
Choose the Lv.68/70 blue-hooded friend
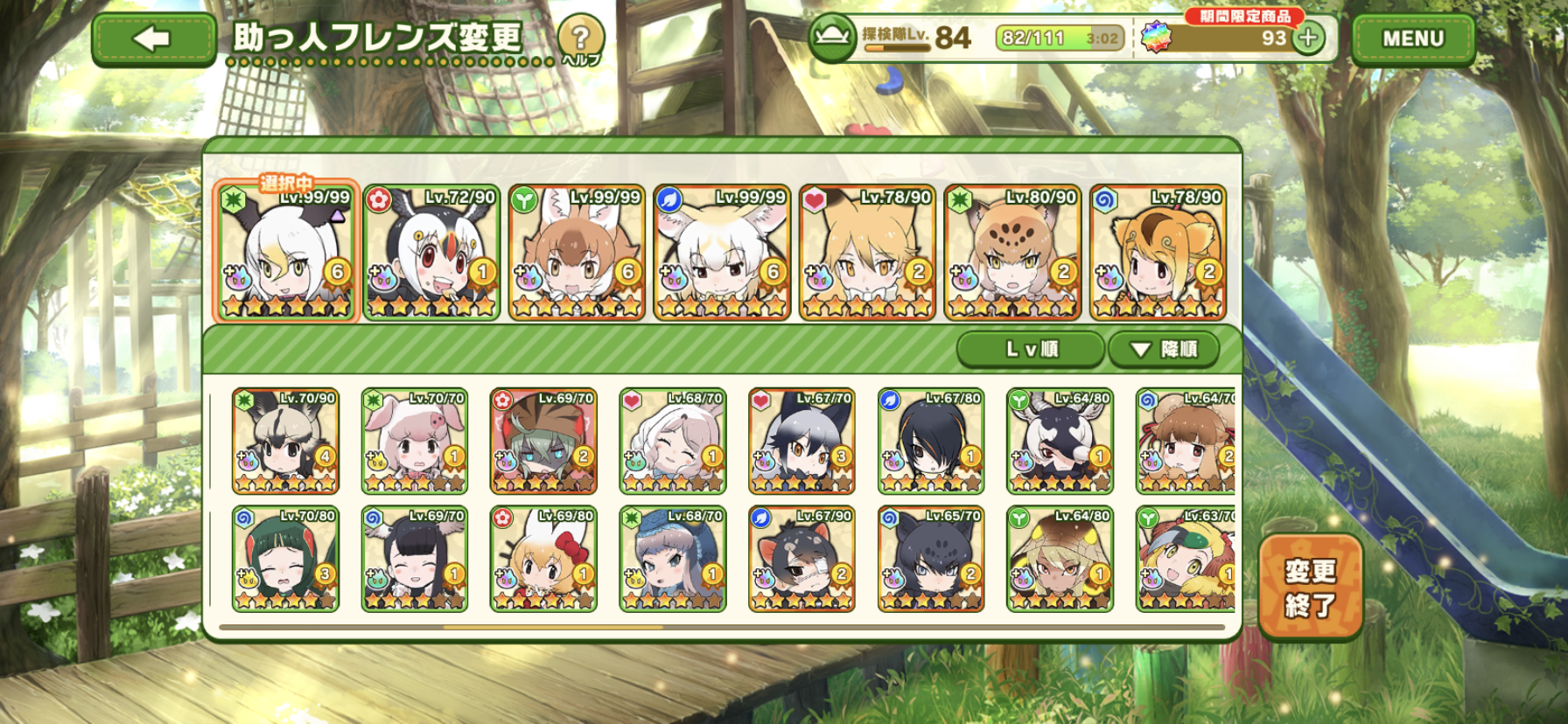pos(673,560)
